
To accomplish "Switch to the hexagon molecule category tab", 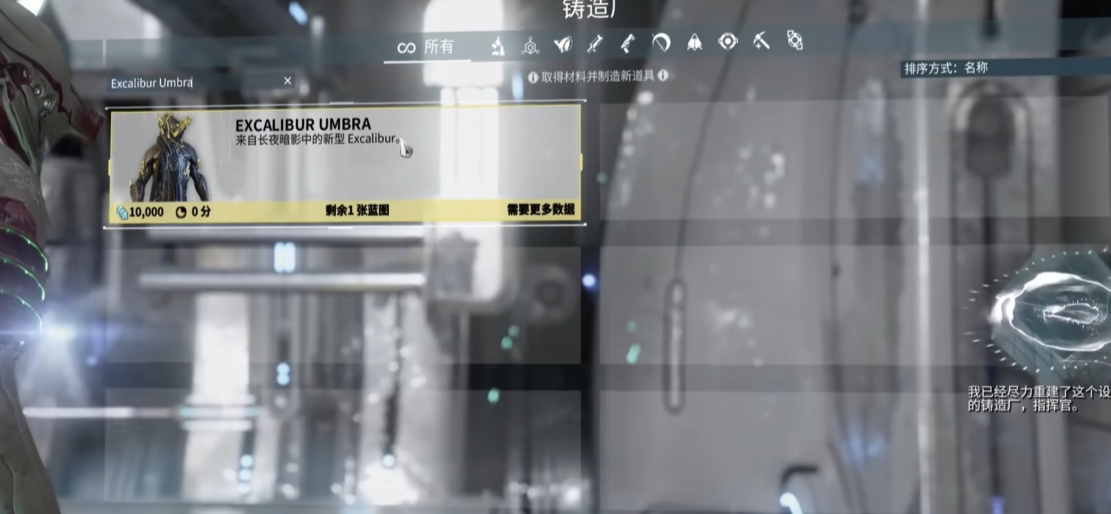I will point(530,44).
